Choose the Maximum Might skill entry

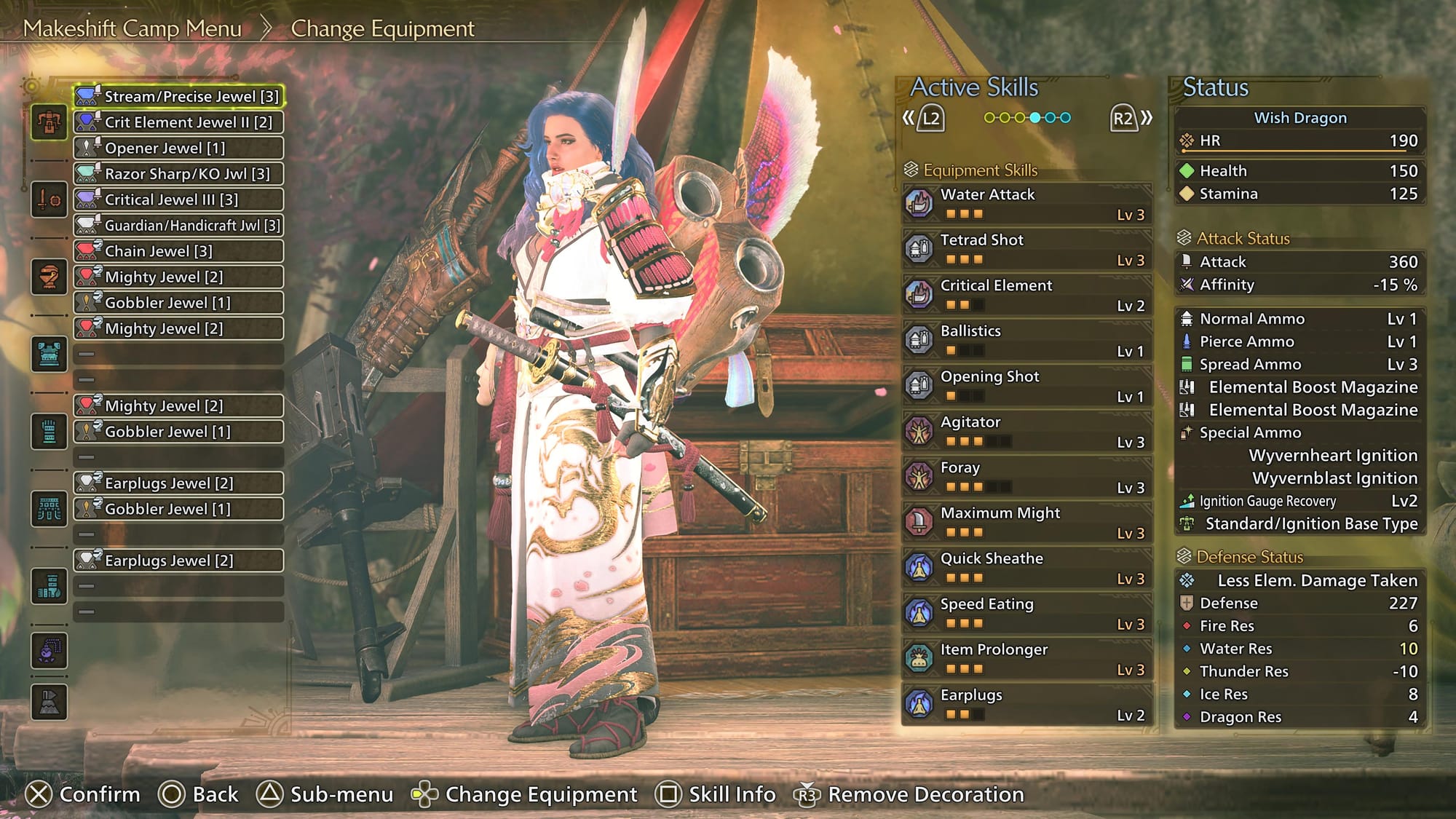[x=1026, y=522]
